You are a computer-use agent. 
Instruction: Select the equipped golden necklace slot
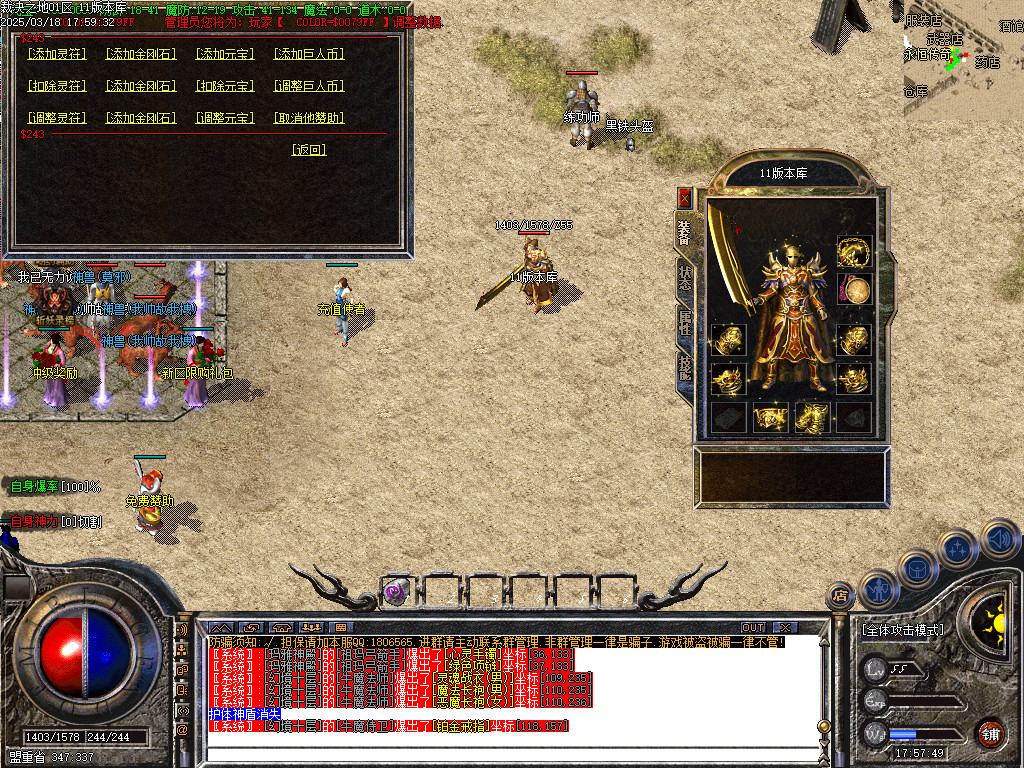click(x=854, y=251)
